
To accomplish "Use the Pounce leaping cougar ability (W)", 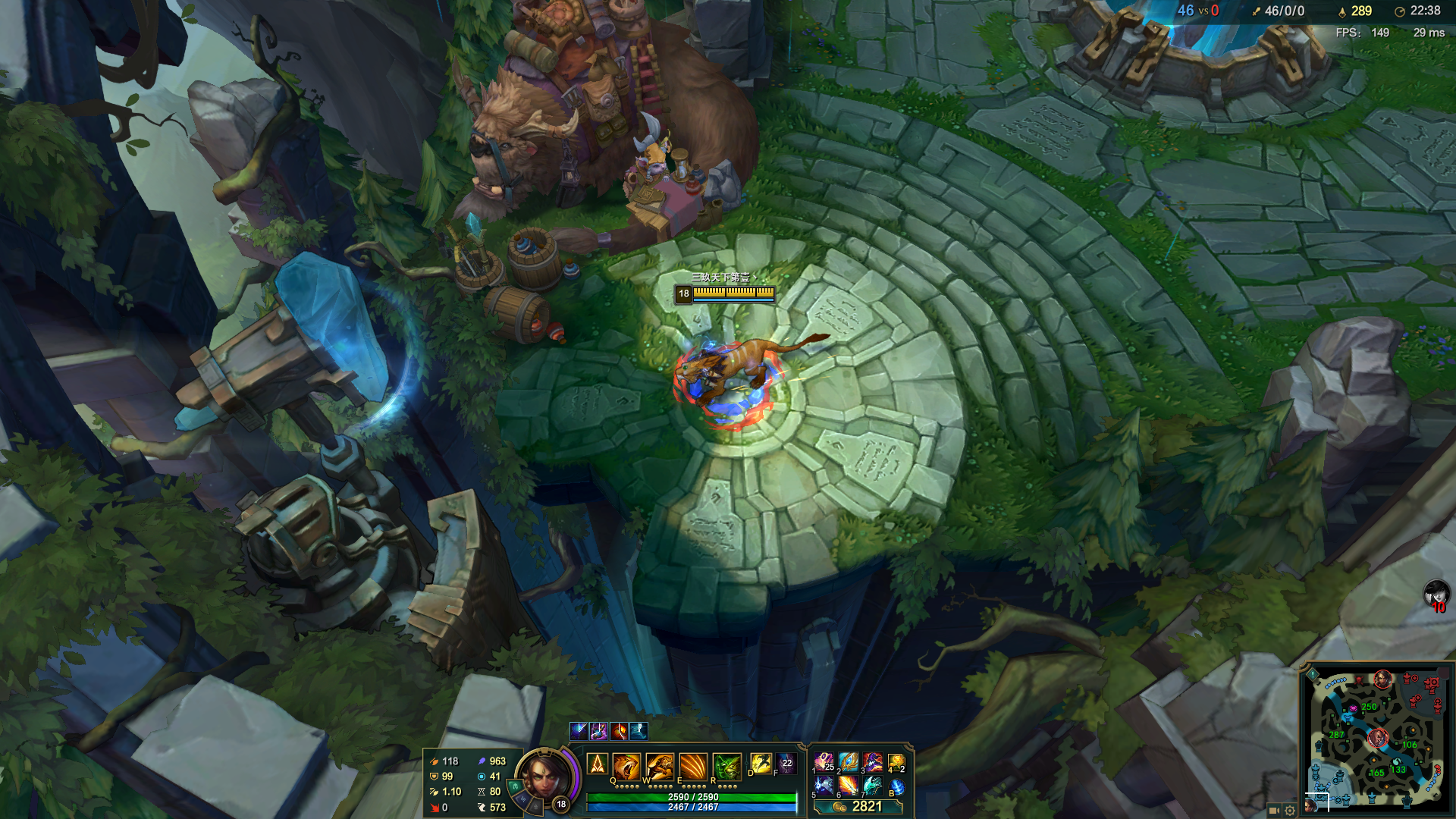I will point(660,767).
